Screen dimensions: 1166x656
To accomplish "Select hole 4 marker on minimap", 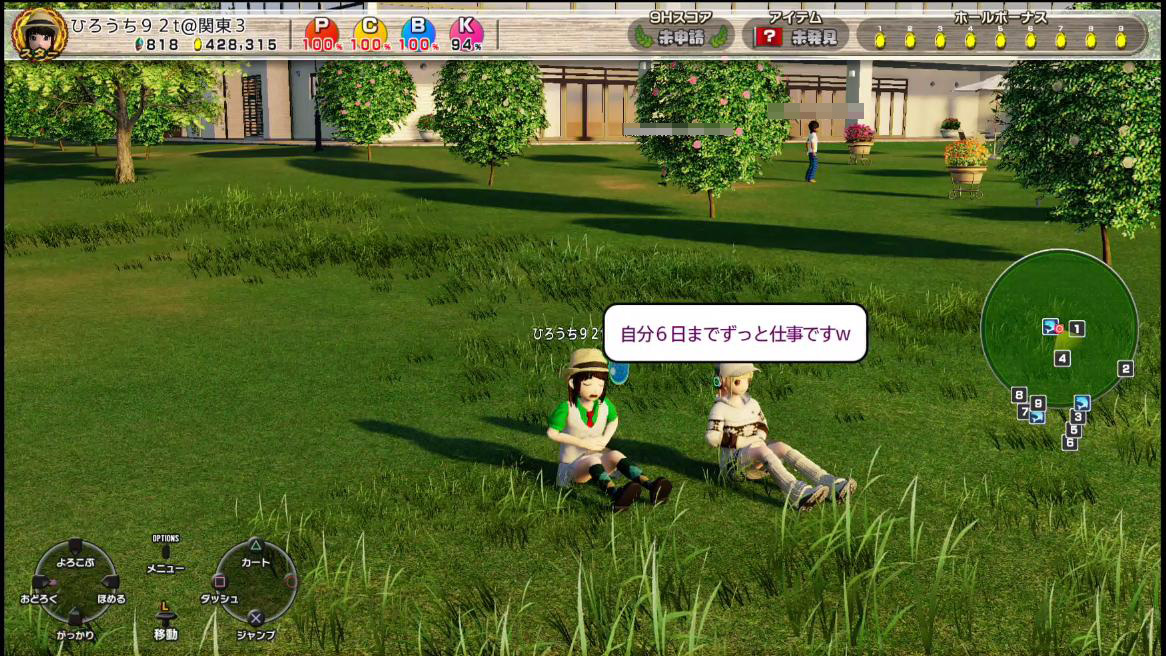I will click(1062, 358).
